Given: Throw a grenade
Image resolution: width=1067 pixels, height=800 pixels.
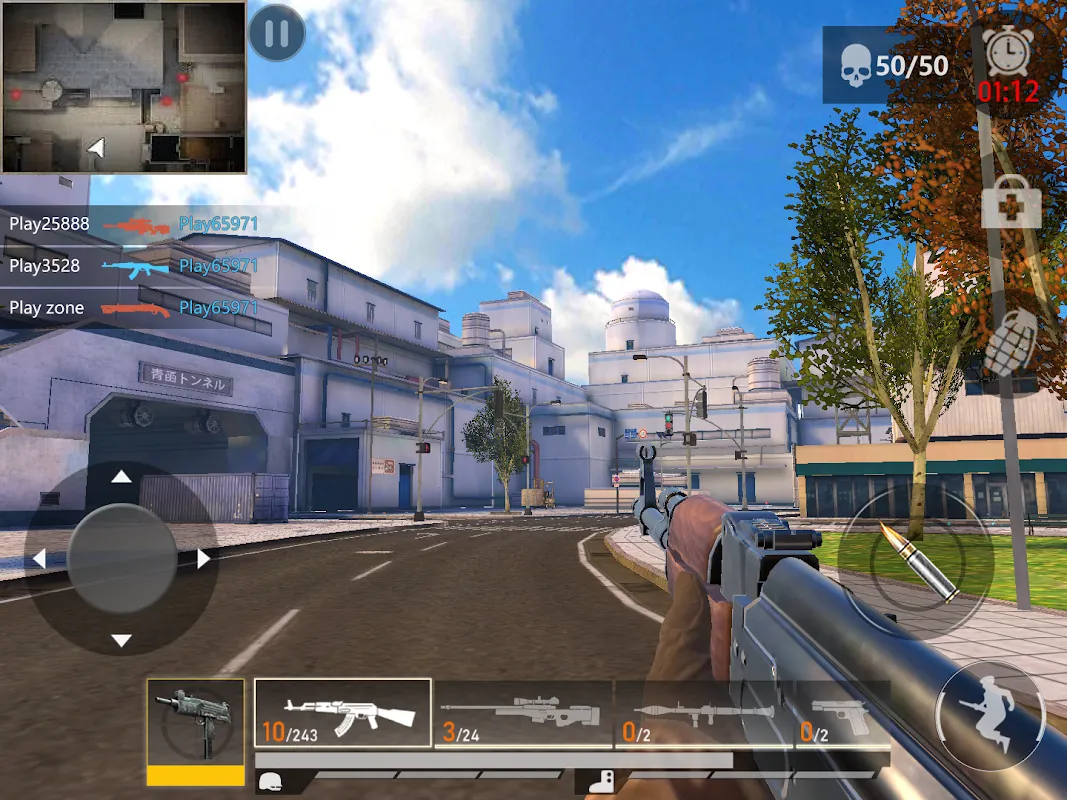Looking at the screenshot, I should click(x=1011, y=344).
